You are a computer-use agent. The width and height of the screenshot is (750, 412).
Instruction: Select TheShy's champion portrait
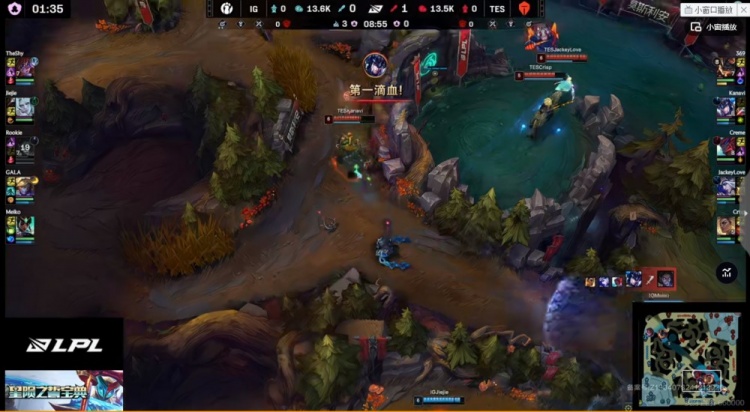[24, 69]
